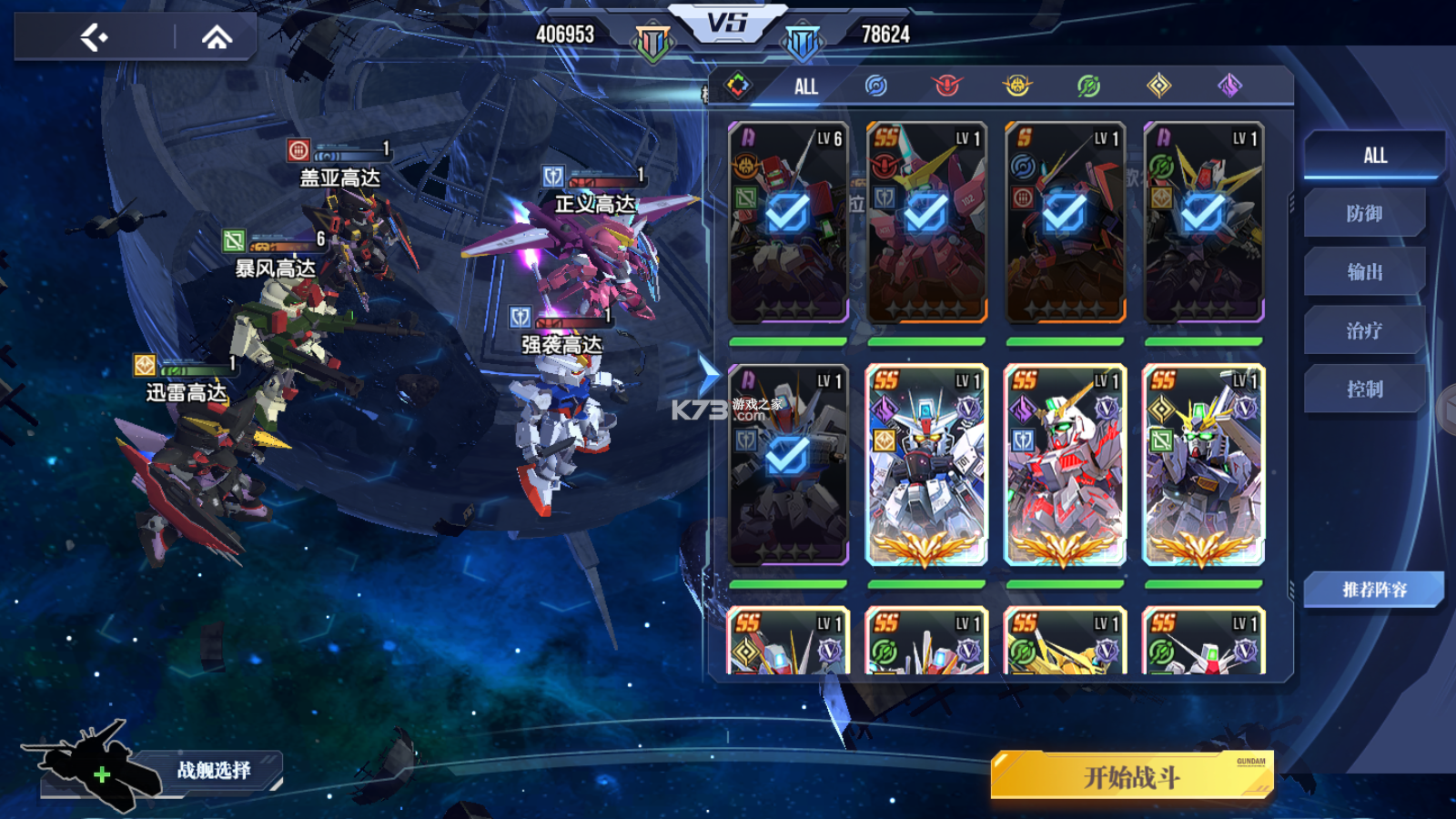The image size is (1456, 819).
Task: Filter units by red winged attribute icon
Action: [946, 86]
